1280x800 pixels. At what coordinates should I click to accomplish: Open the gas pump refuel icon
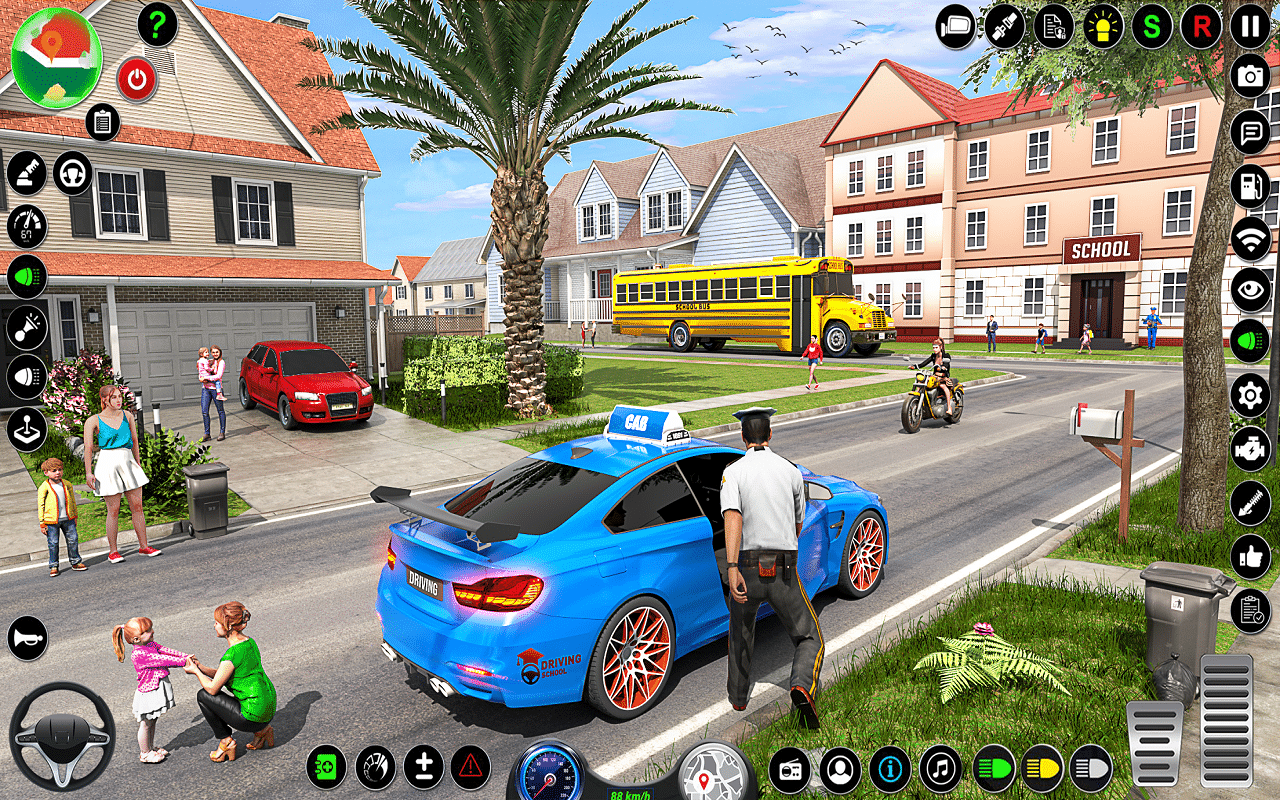click(1250, 186)
